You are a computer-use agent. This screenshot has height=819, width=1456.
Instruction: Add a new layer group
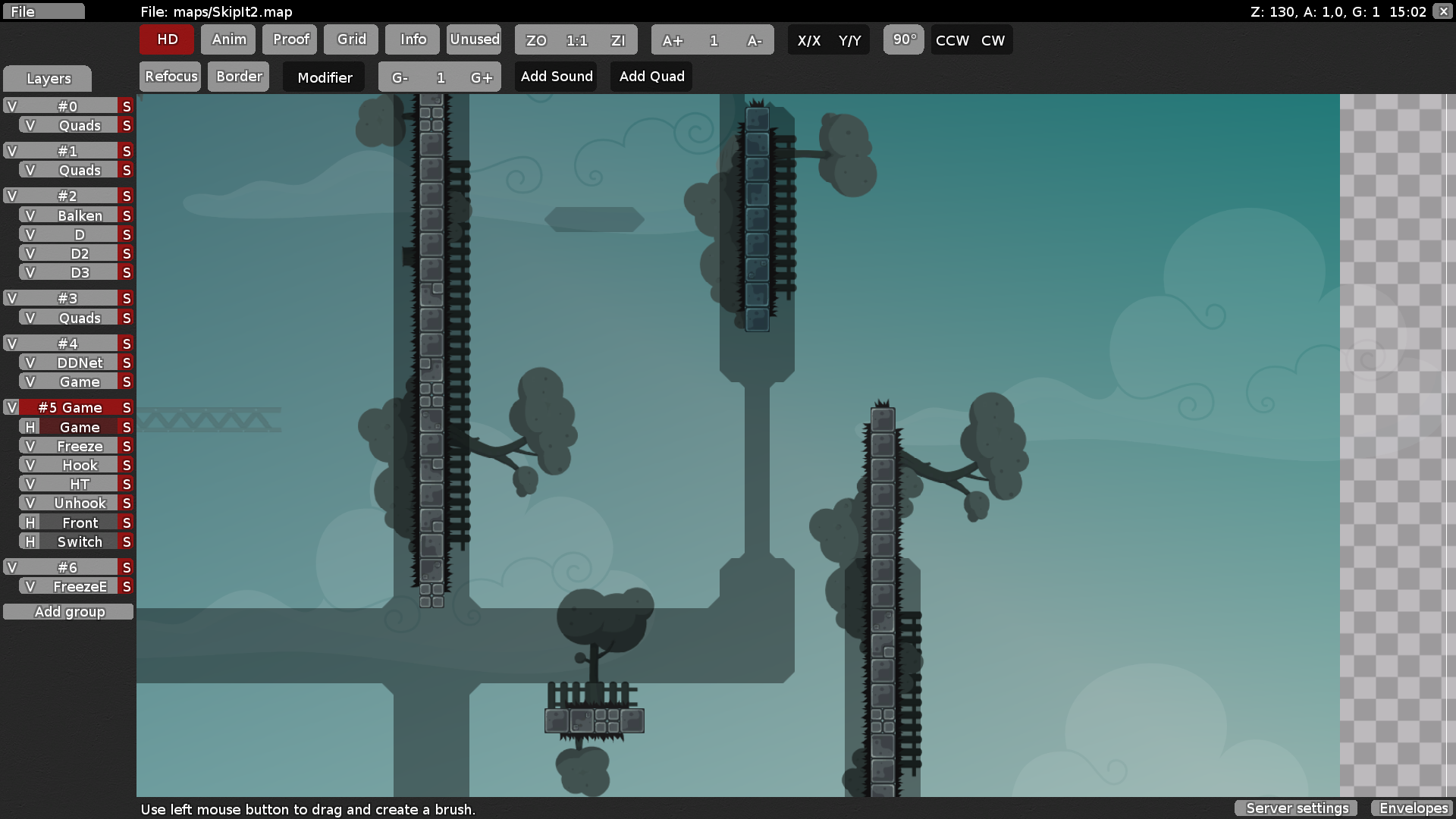[x=69, y=612]
